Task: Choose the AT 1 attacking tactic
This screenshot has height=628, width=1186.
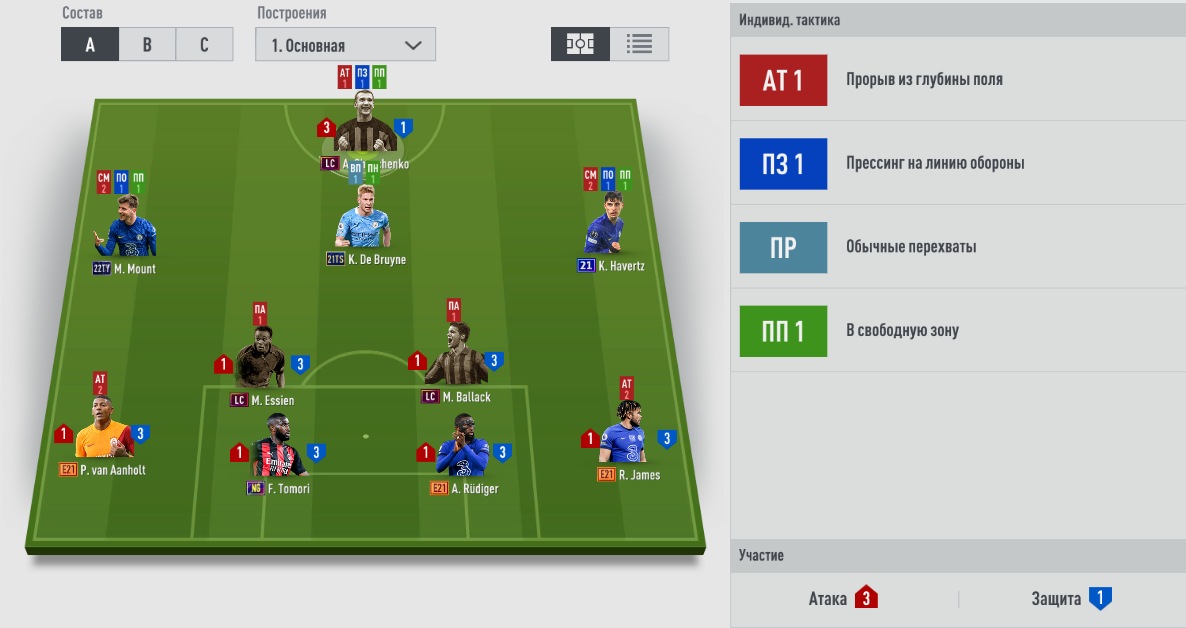Action: tap(783, 80)
